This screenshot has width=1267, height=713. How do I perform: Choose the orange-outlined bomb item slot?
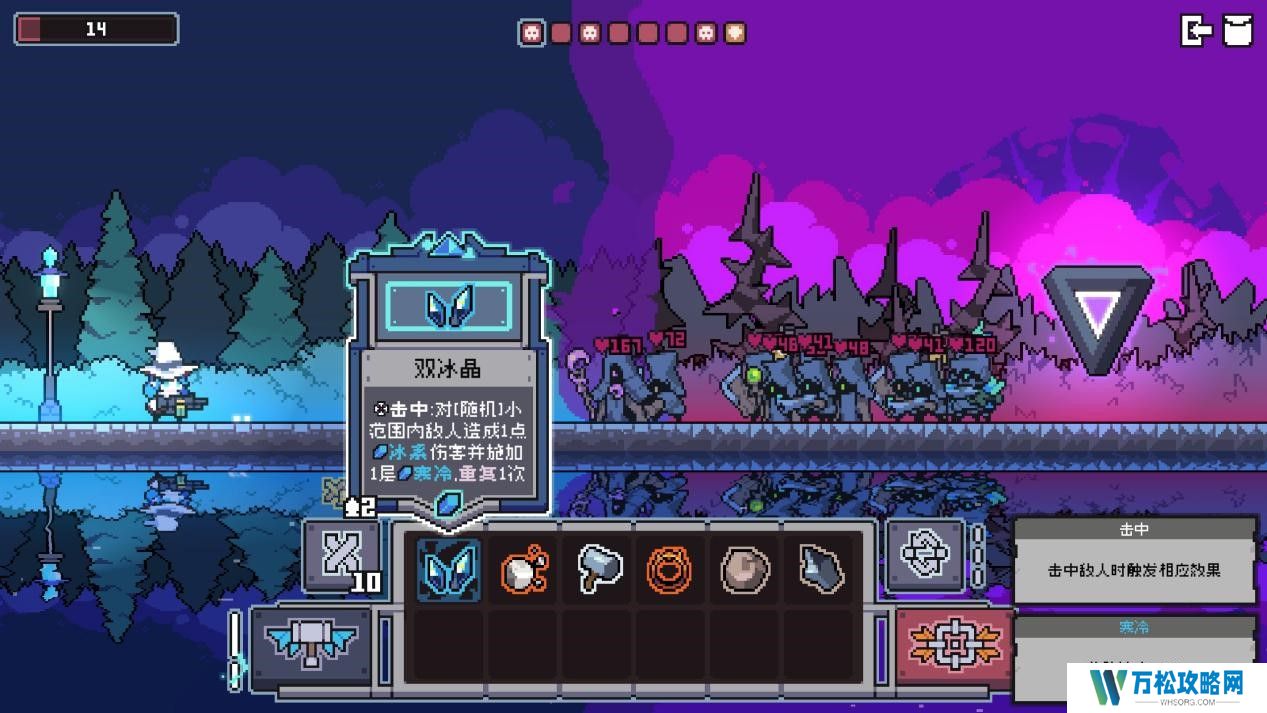click(x=523, y=569)
